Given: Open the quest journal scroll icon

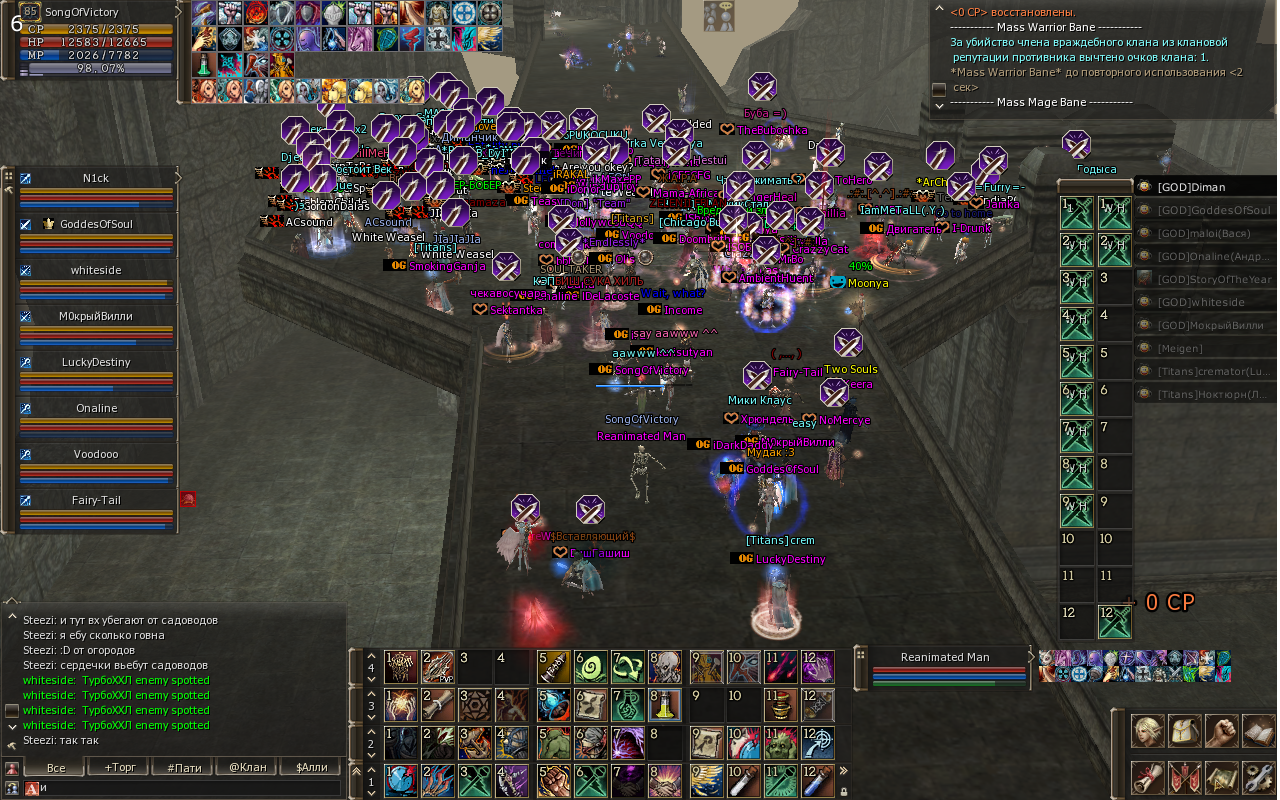Looking at the screenshot, I should click(x=1148, y=778).
